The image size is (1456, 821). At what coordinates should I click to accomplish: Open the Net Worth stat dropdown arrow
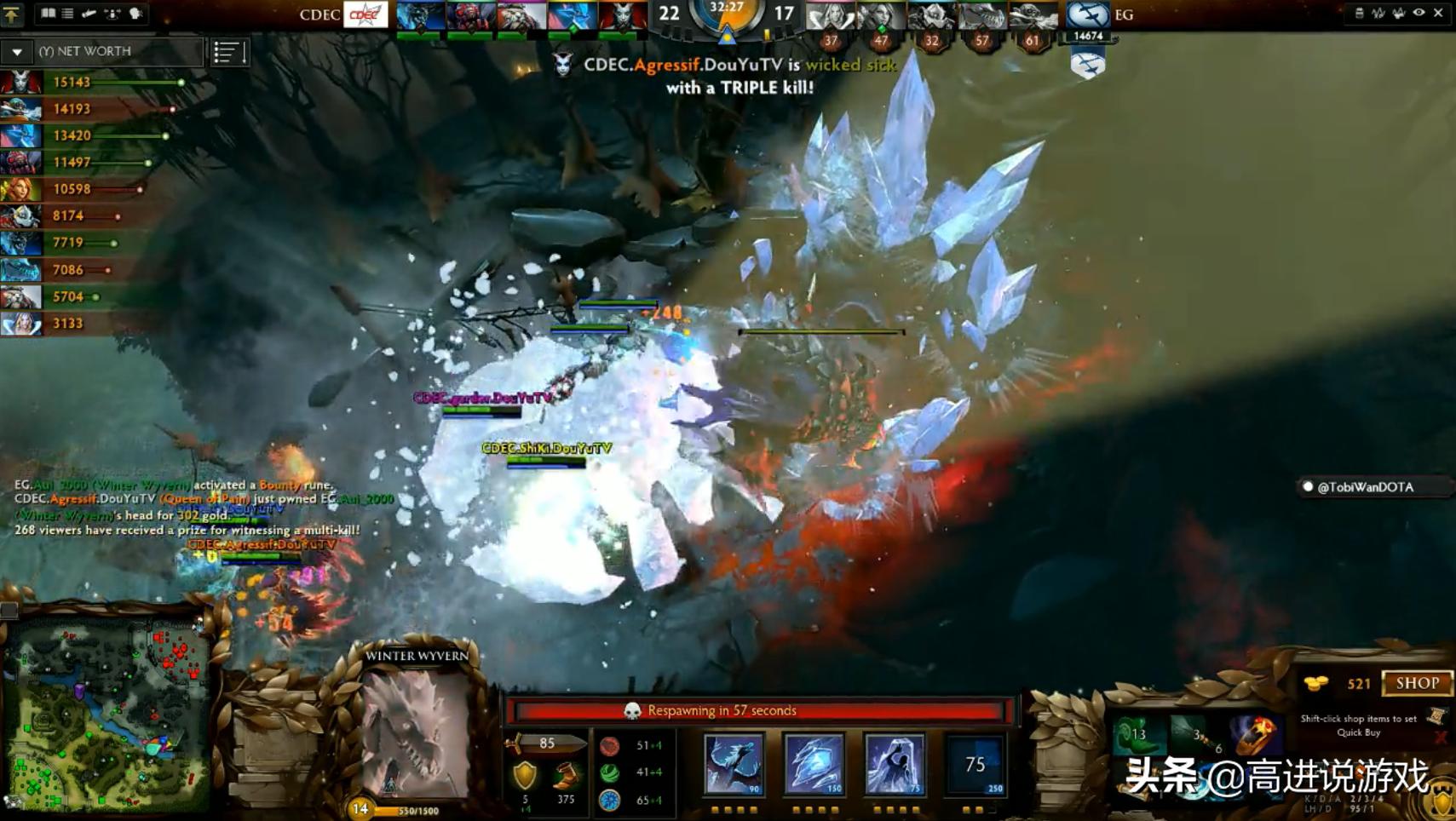(x=17, y=52)
